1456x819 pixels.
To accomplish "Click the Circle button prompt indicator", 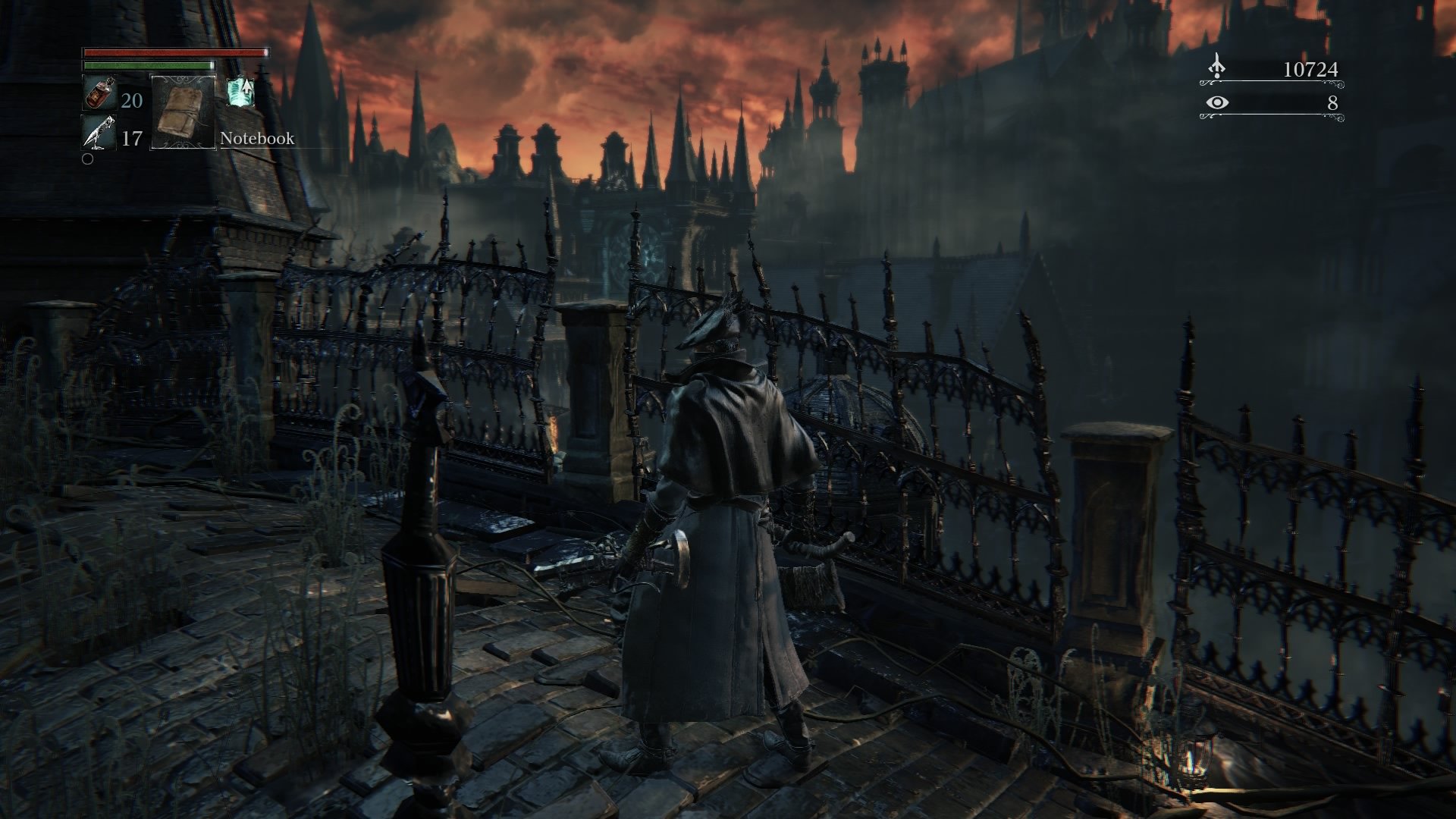I will 87,160.
